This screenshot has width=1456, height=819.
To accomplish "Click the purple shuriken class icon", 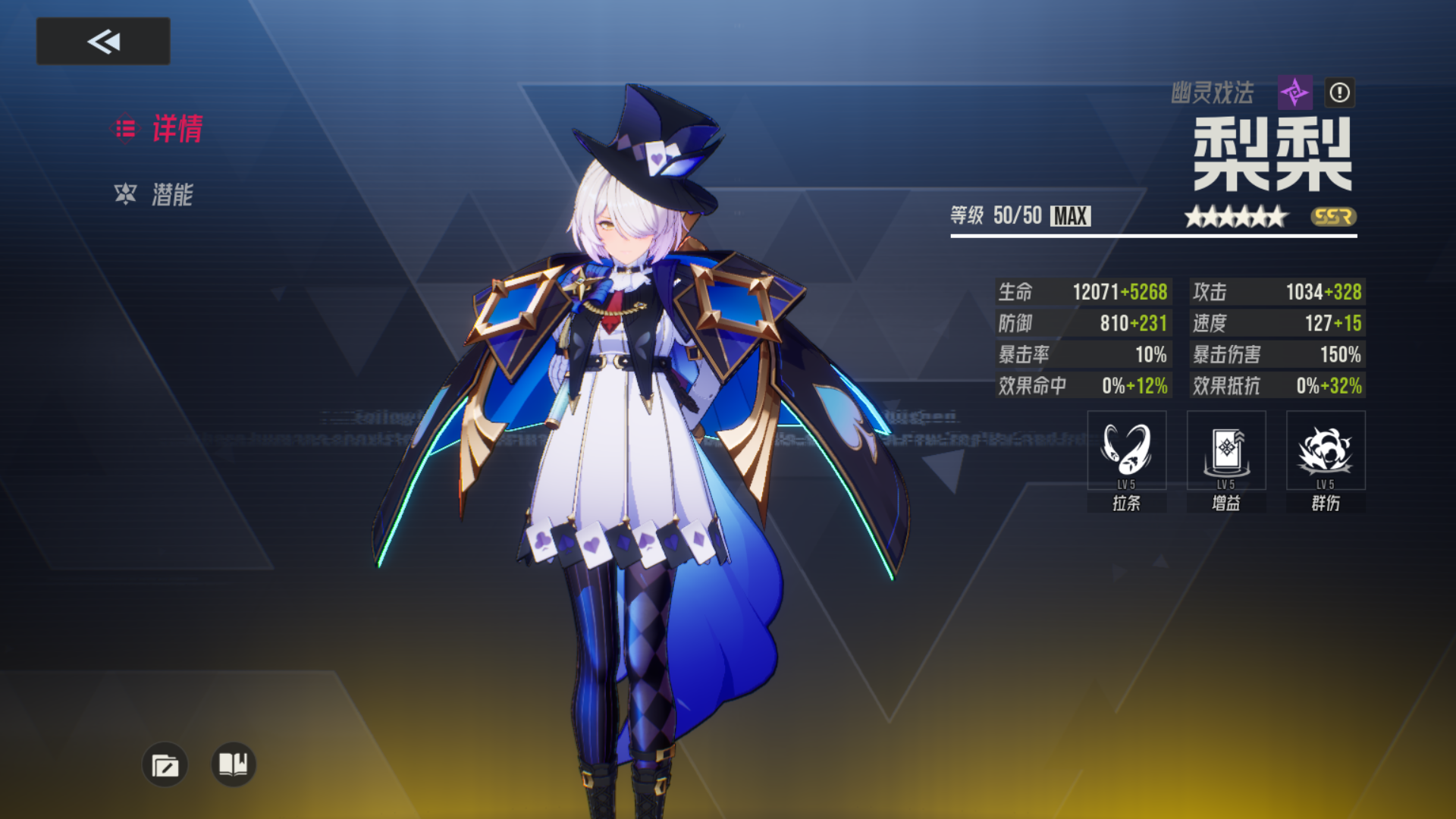I will point(1294,93).
